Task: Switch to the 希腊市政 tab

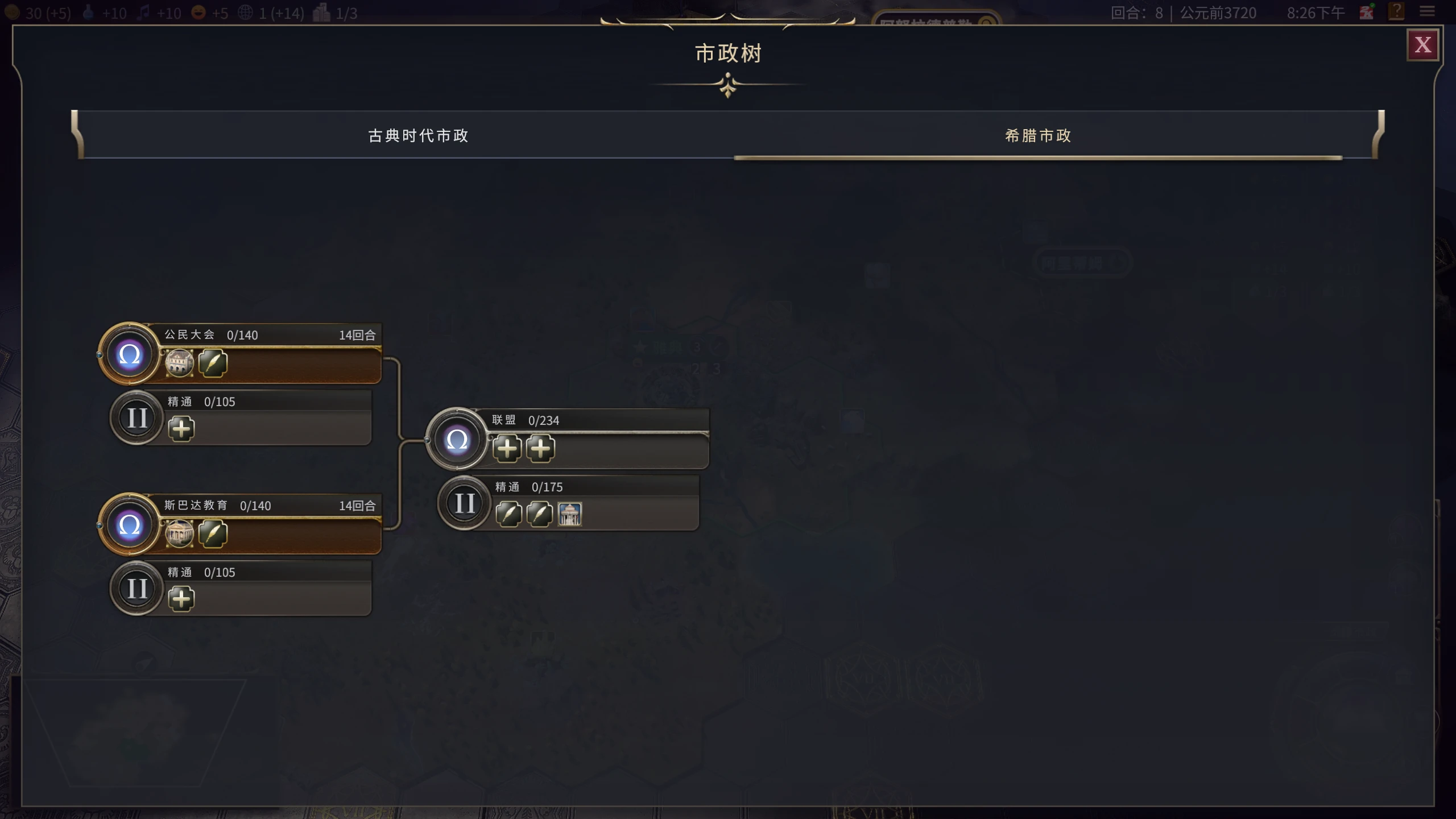Action: click(1037, 136)
